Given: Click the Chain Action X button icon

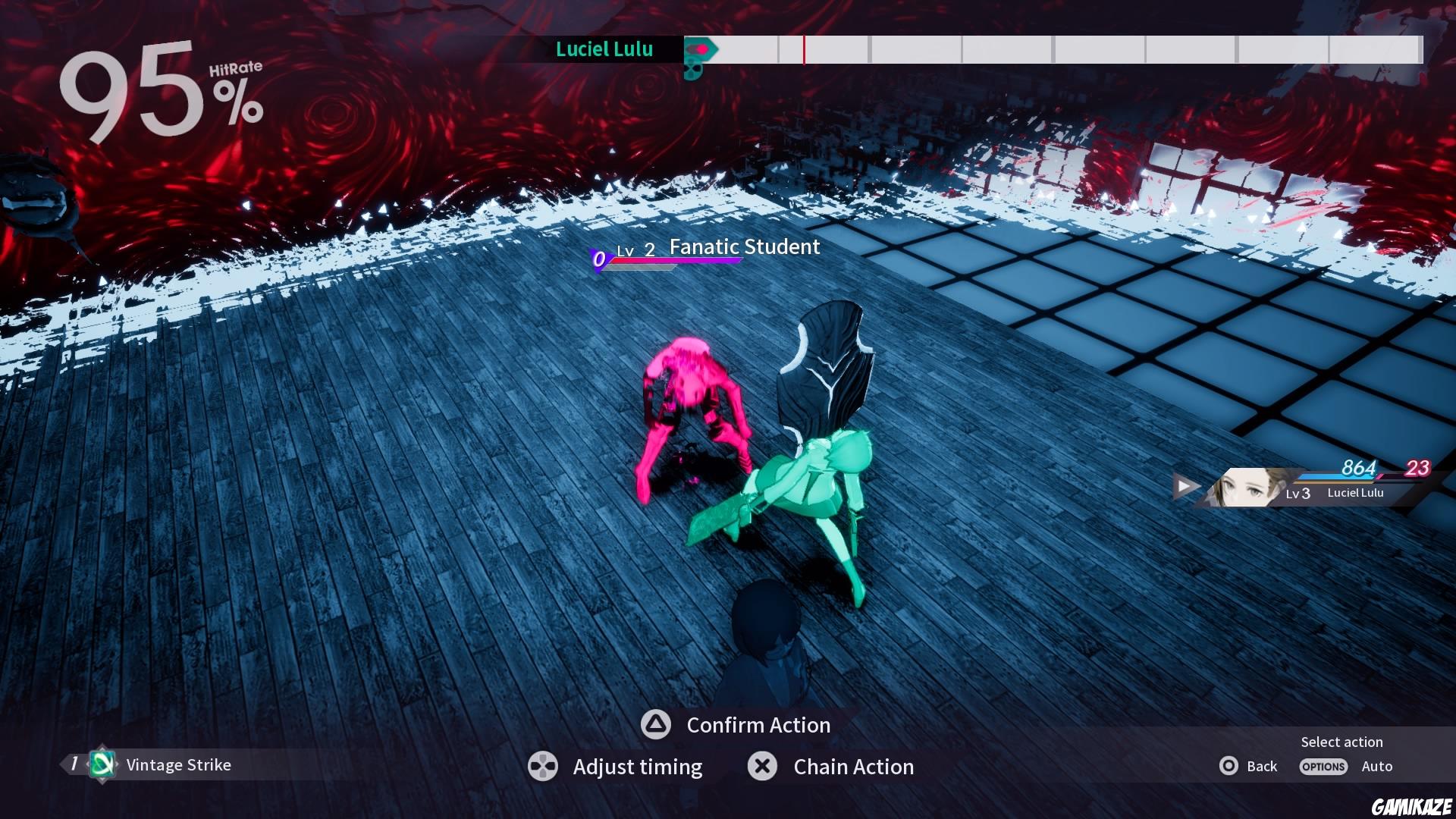Looking at the screenshot, I should pos(762,767).
